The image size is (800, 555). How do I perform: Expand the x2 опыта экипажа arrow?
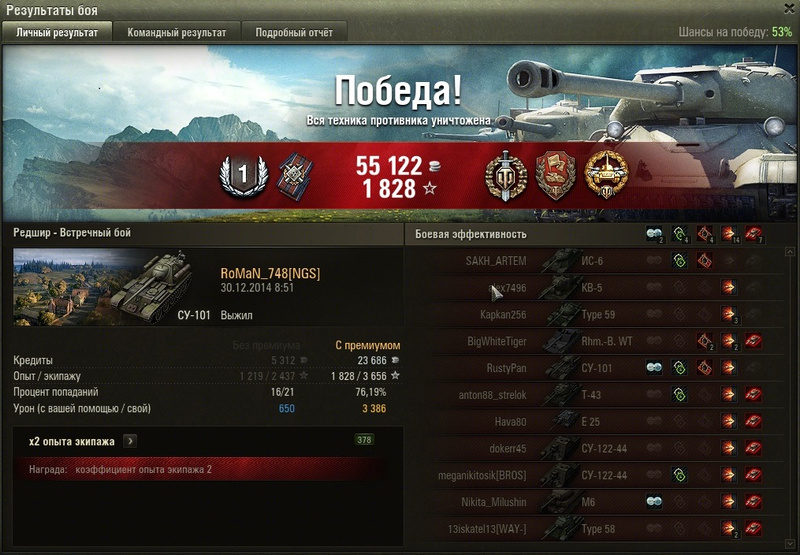coord(130,441)
